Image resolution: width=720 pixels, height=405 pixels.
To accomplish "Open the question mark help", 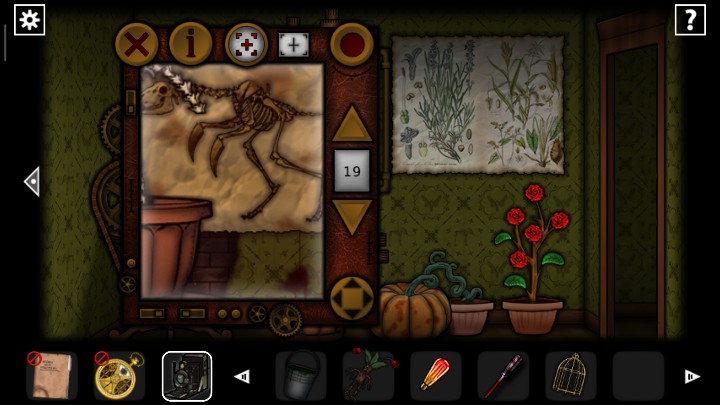I will (690, 19).
